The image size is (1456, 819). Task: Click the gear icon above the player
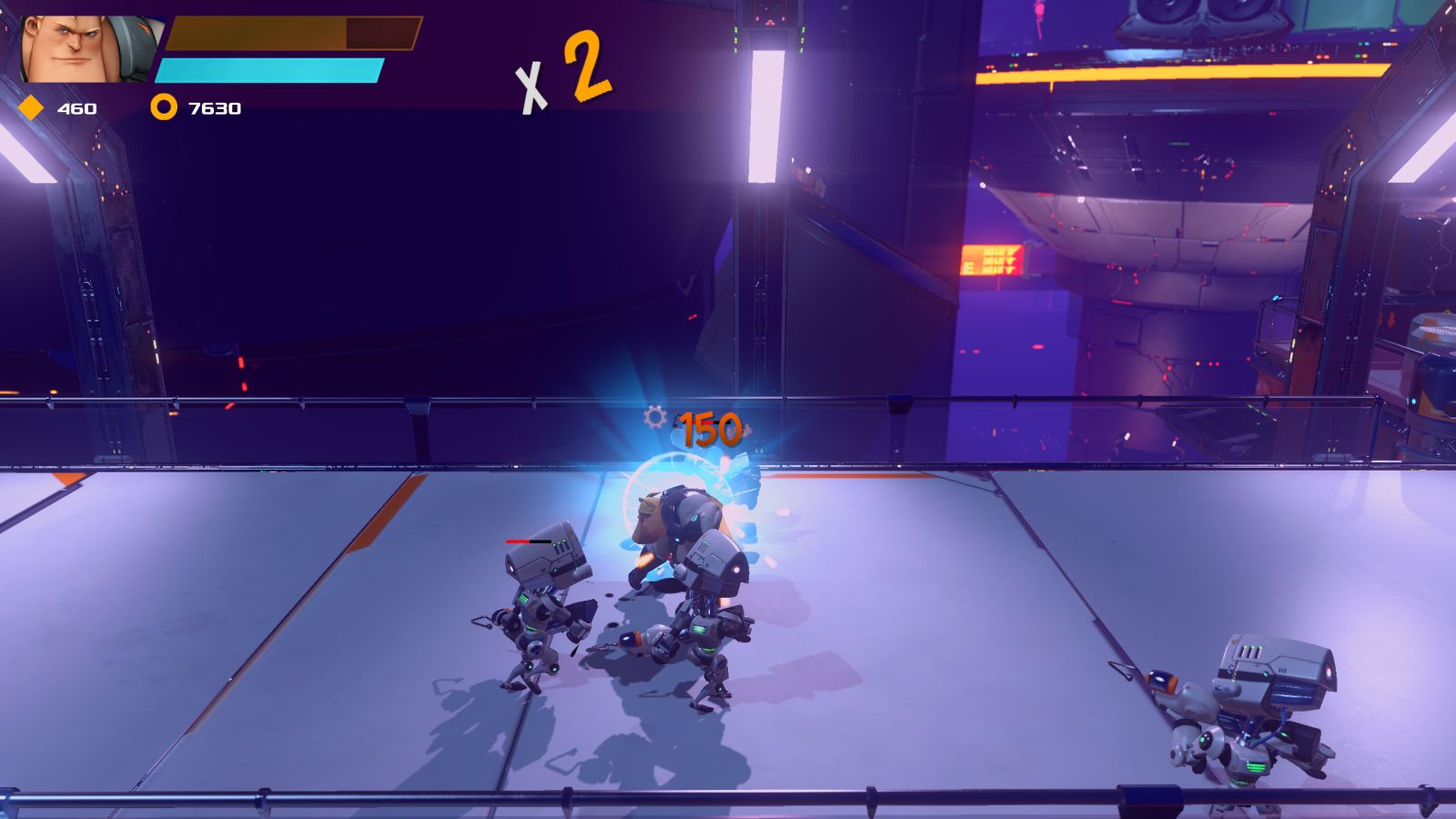point(653,415)
